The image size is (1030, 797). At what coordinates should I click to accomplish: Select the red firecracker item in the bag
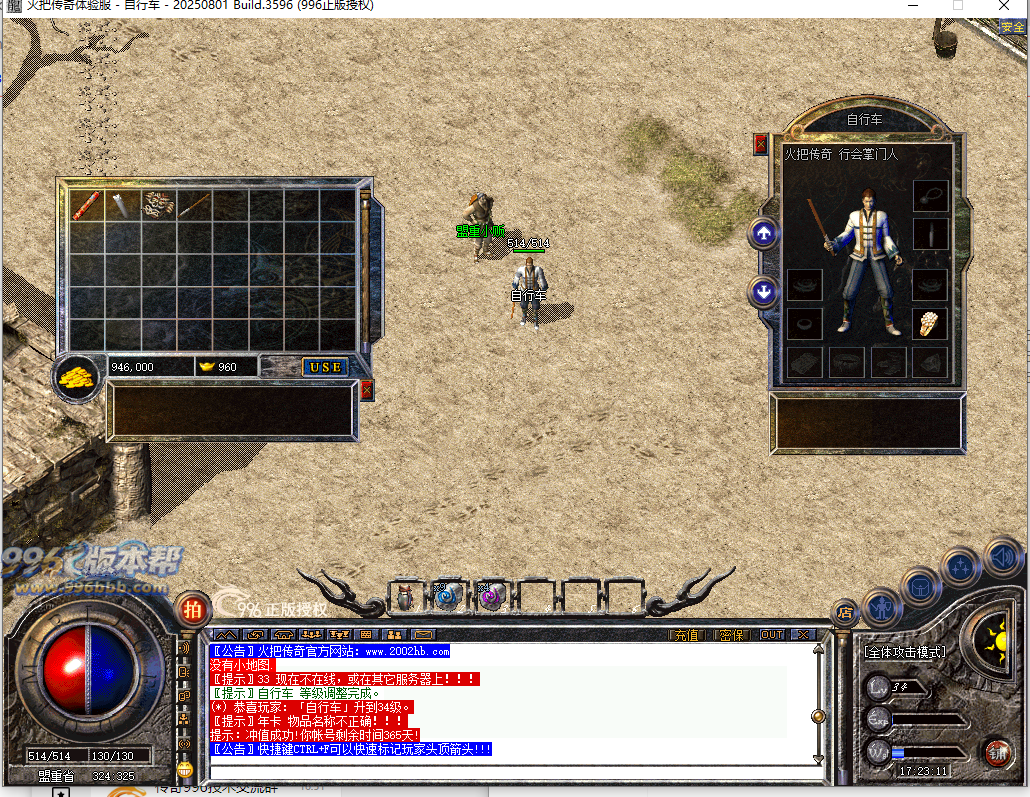click(87, 205)
